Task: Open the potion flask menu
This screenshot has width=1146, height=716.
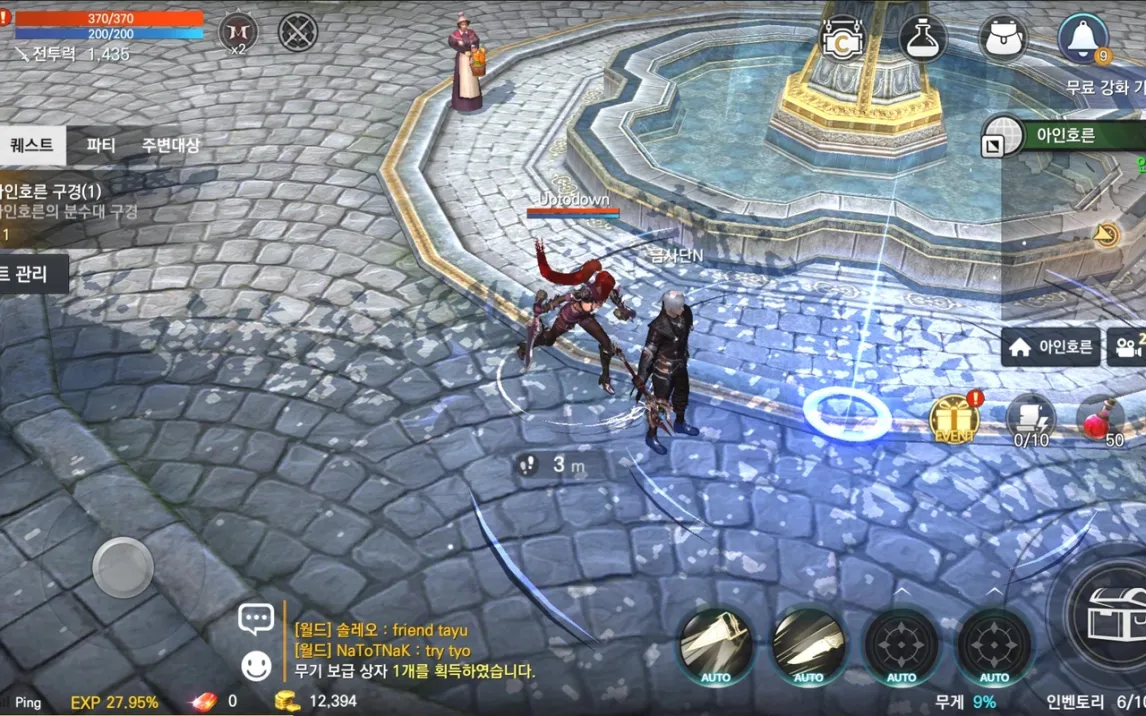Action: click(x=922, y=38)
